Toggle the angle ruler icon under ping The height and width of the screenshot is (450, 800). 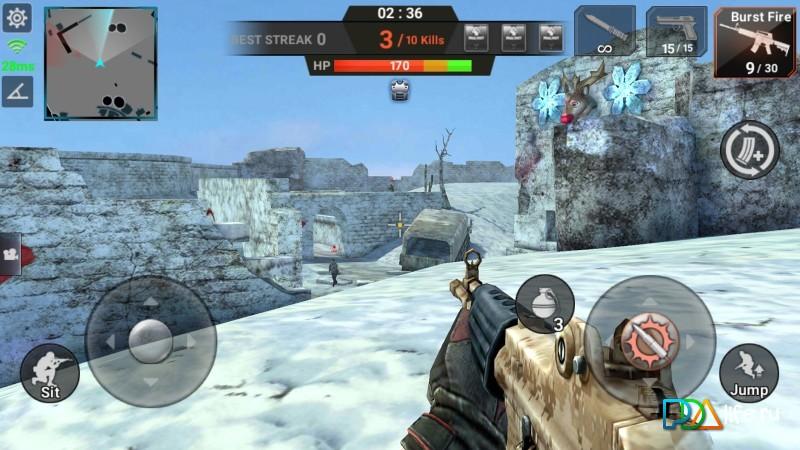pos(17,92)
